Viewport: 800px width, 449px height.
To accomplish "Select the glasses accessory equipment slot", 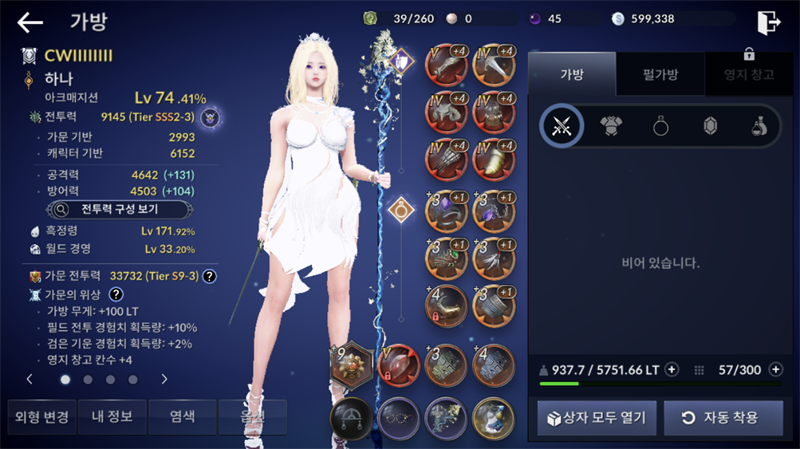I will 397,415.
